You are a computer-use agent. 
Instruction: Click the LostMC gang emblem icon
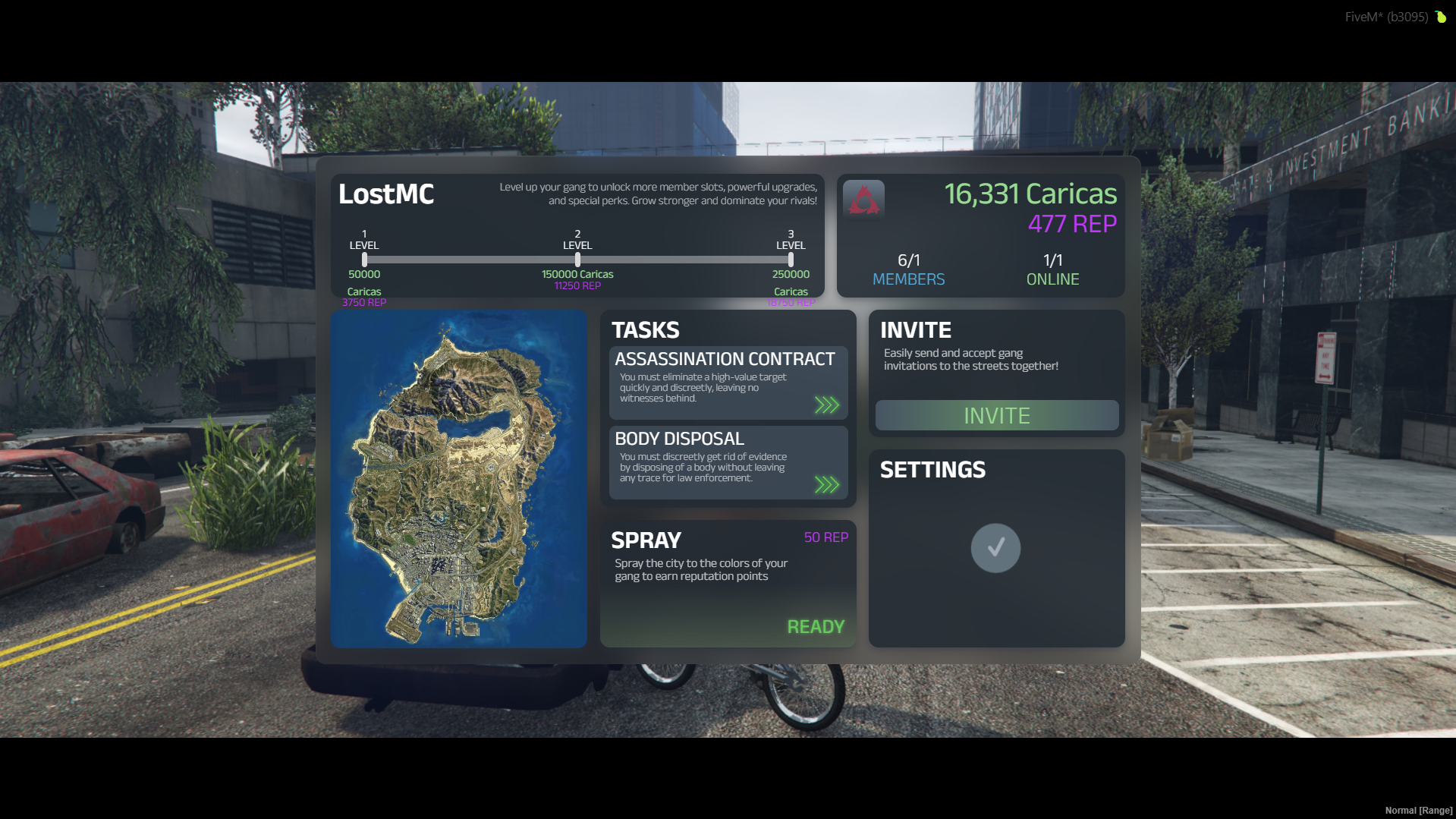point(864,198)
